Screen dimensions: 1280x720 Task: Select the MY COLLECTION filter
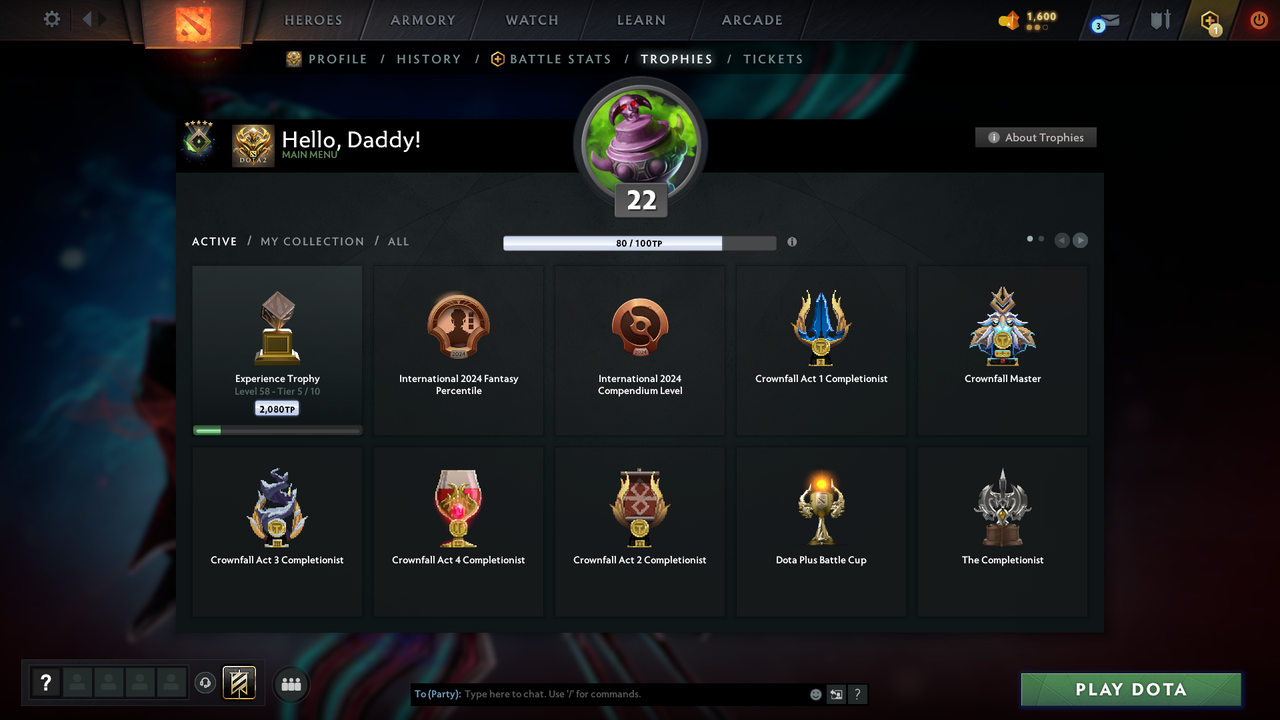(311, 241)
